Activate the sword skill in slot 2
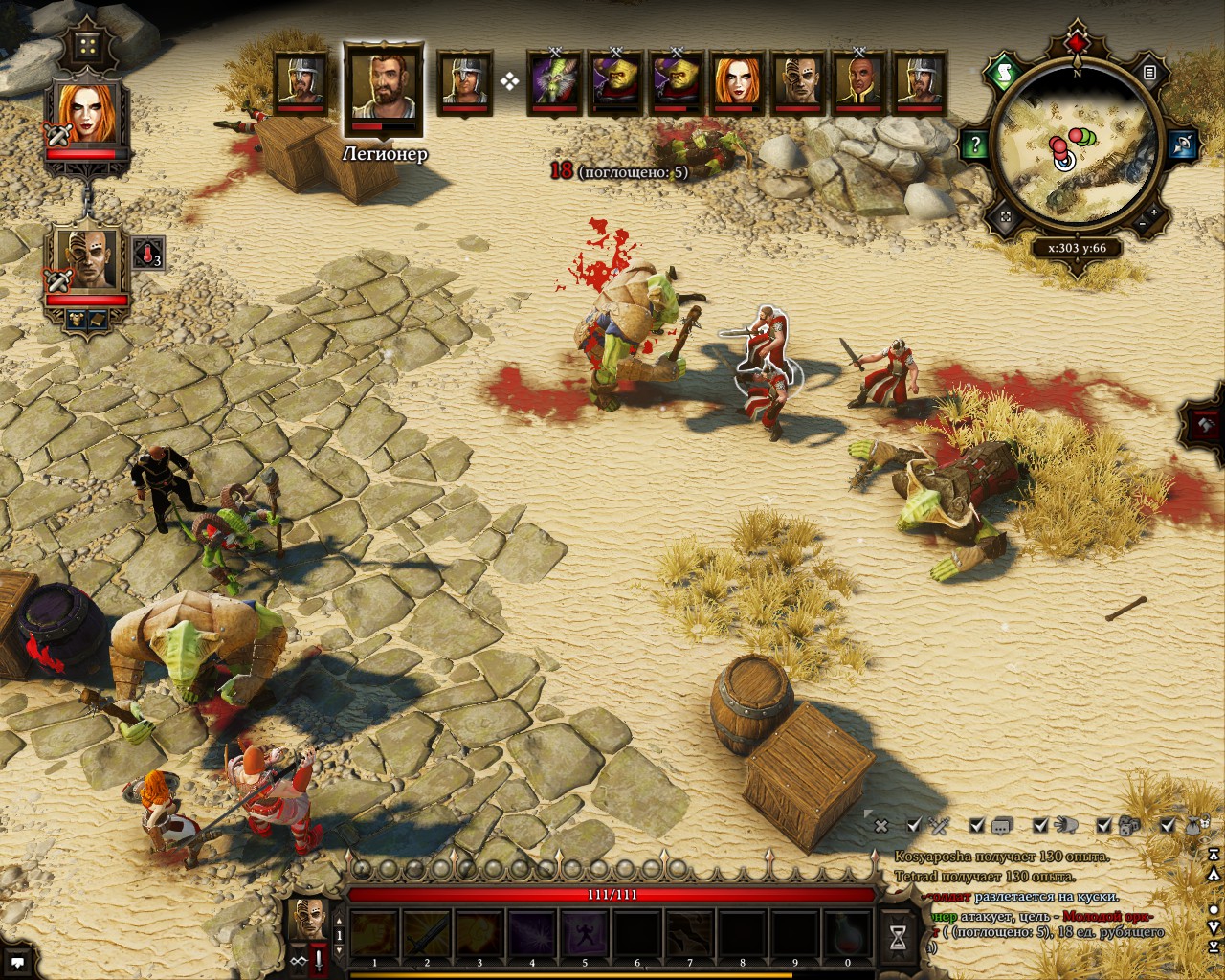Viewport: 1225px width, 980px height. tap(427, 932)
